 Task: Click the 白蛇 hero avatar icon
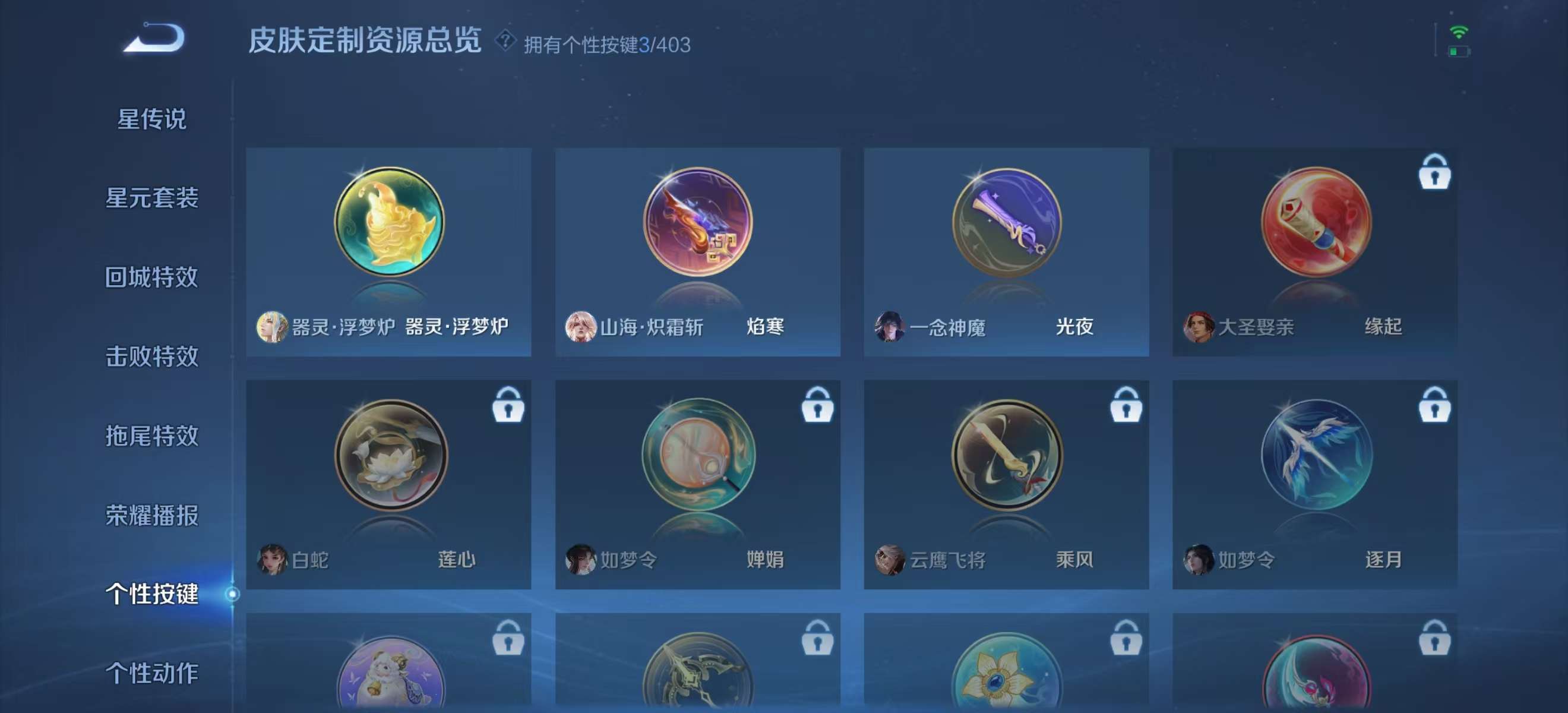coord(271,560)
